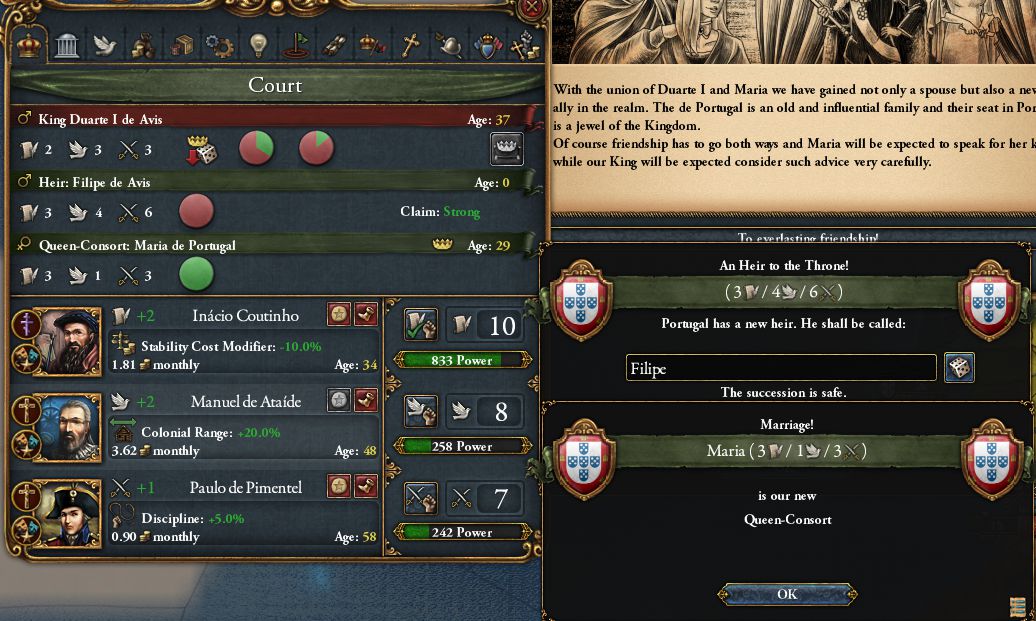The height and width of the screenshot is (621, 1036).
Task: Click the heir name field containing Filipe
Action: [781, 368]
